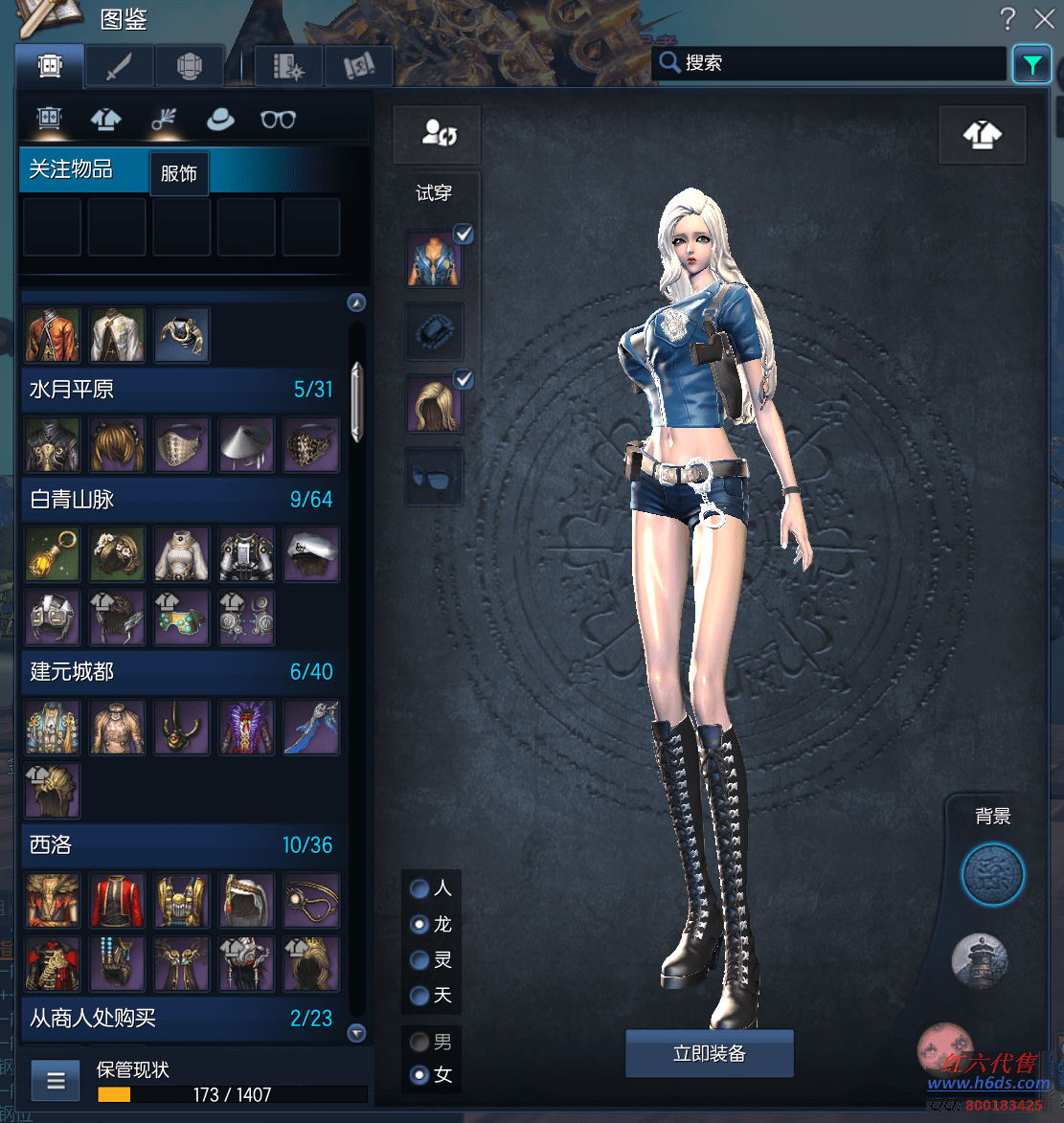Select the 女 gender option
The height and width of the screenshot is (1123, 1064).
(419, 1075)
